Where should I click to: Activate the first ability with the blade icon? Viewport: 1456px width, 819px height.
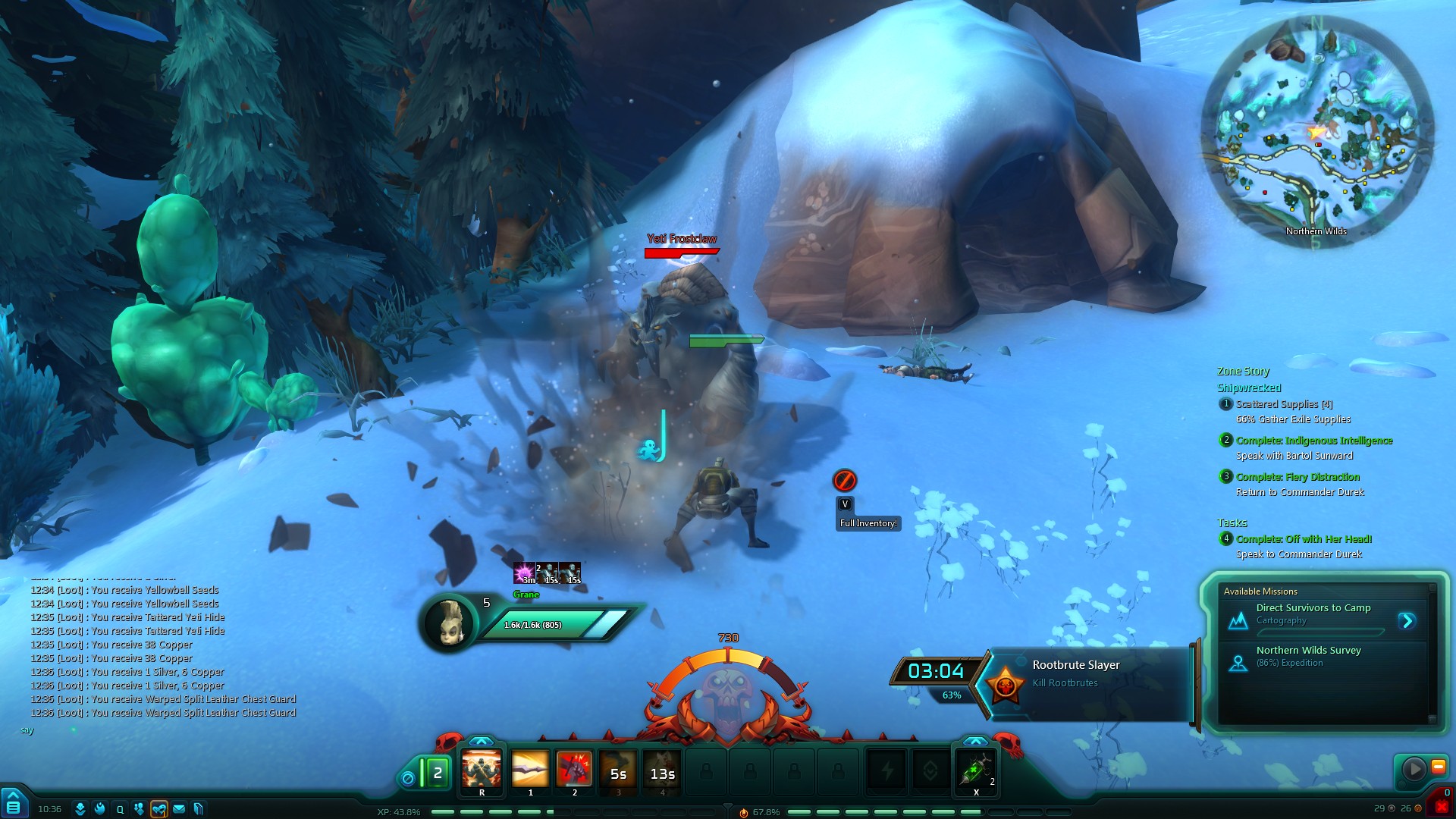(530, 771)
